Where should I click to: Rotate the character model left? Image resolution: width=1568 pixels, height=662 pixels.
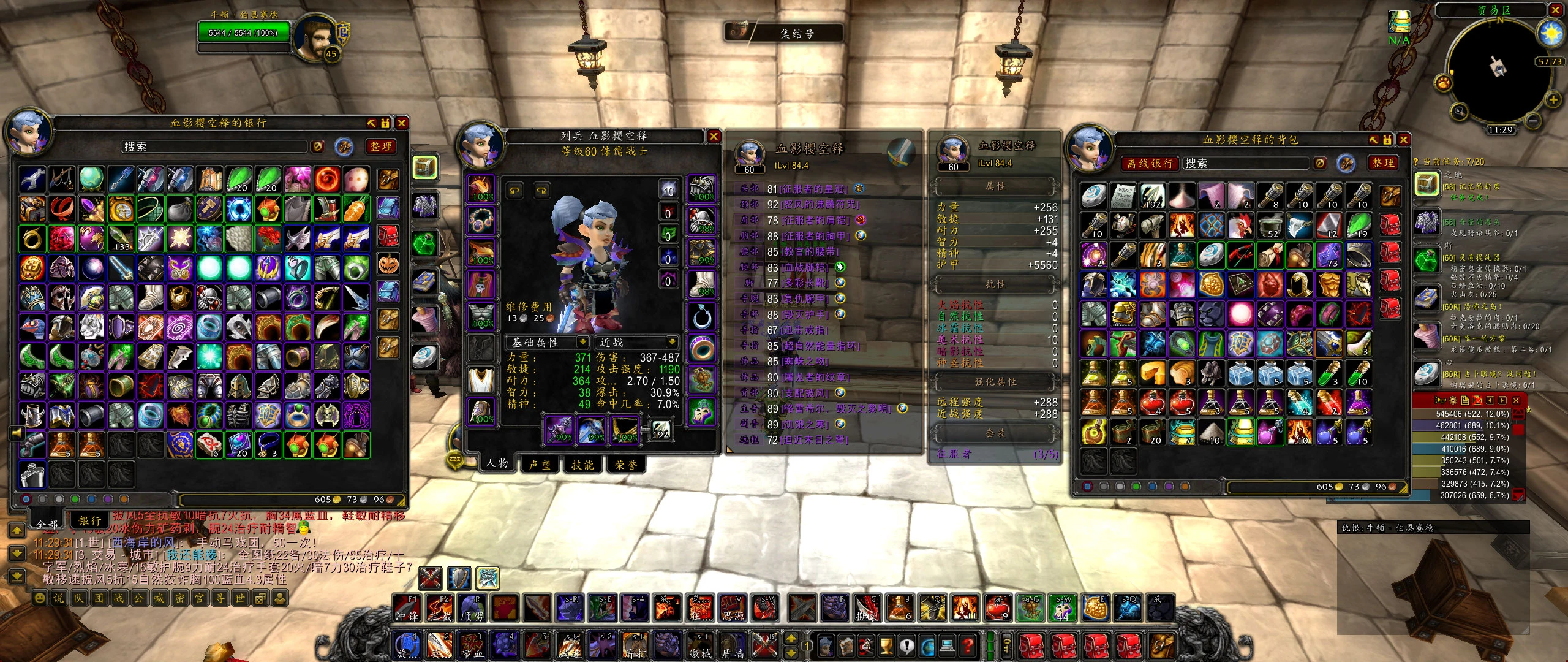pyautogui.click(x=515, y=191)
